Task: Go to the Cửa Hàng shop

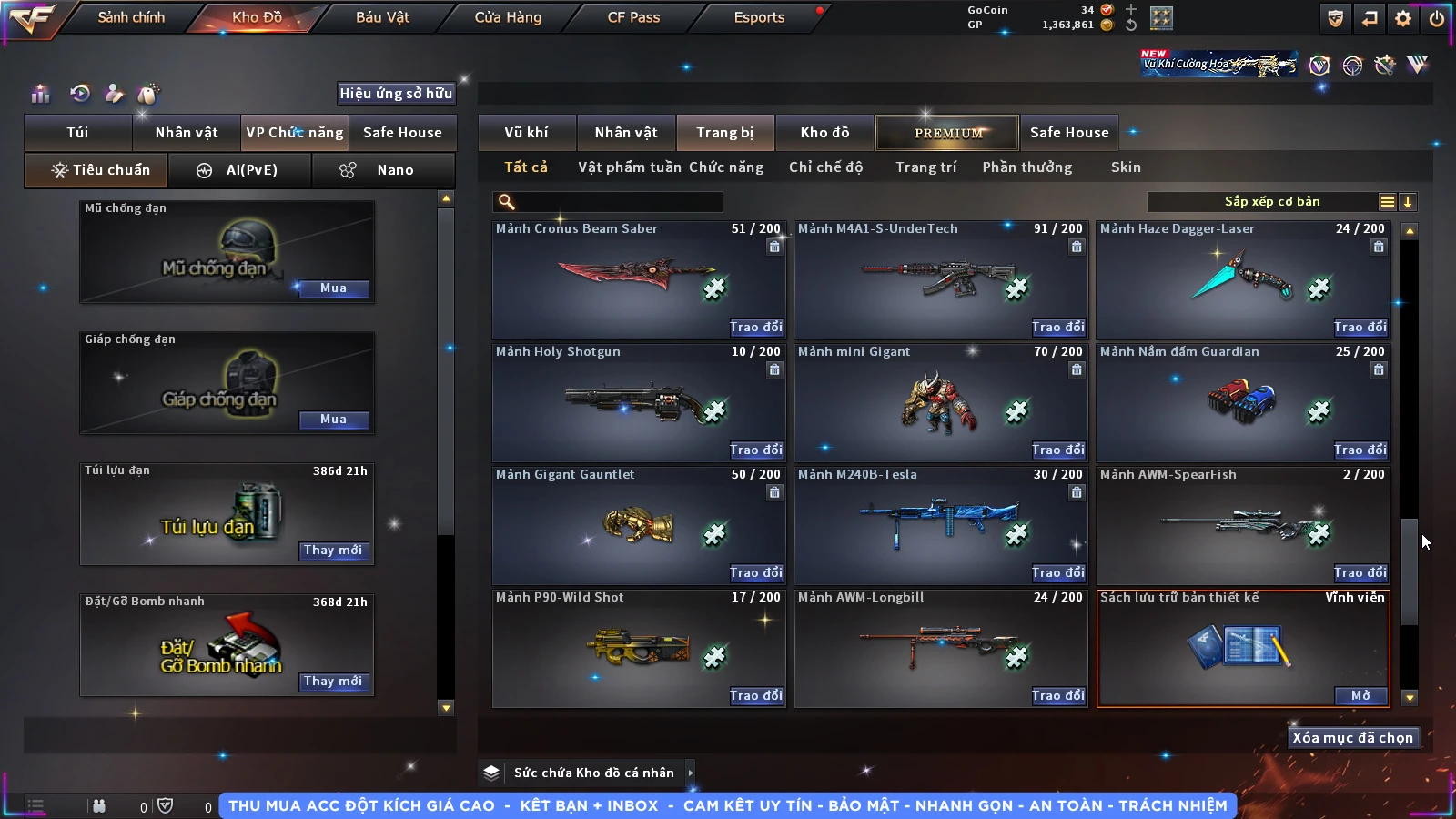Action: tap(508, 17)
